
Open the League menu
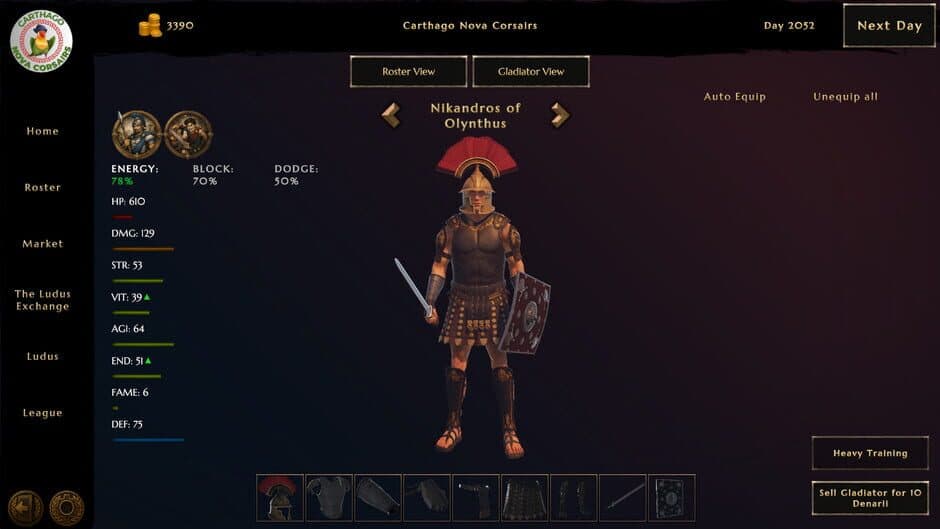tap(42, 413)
